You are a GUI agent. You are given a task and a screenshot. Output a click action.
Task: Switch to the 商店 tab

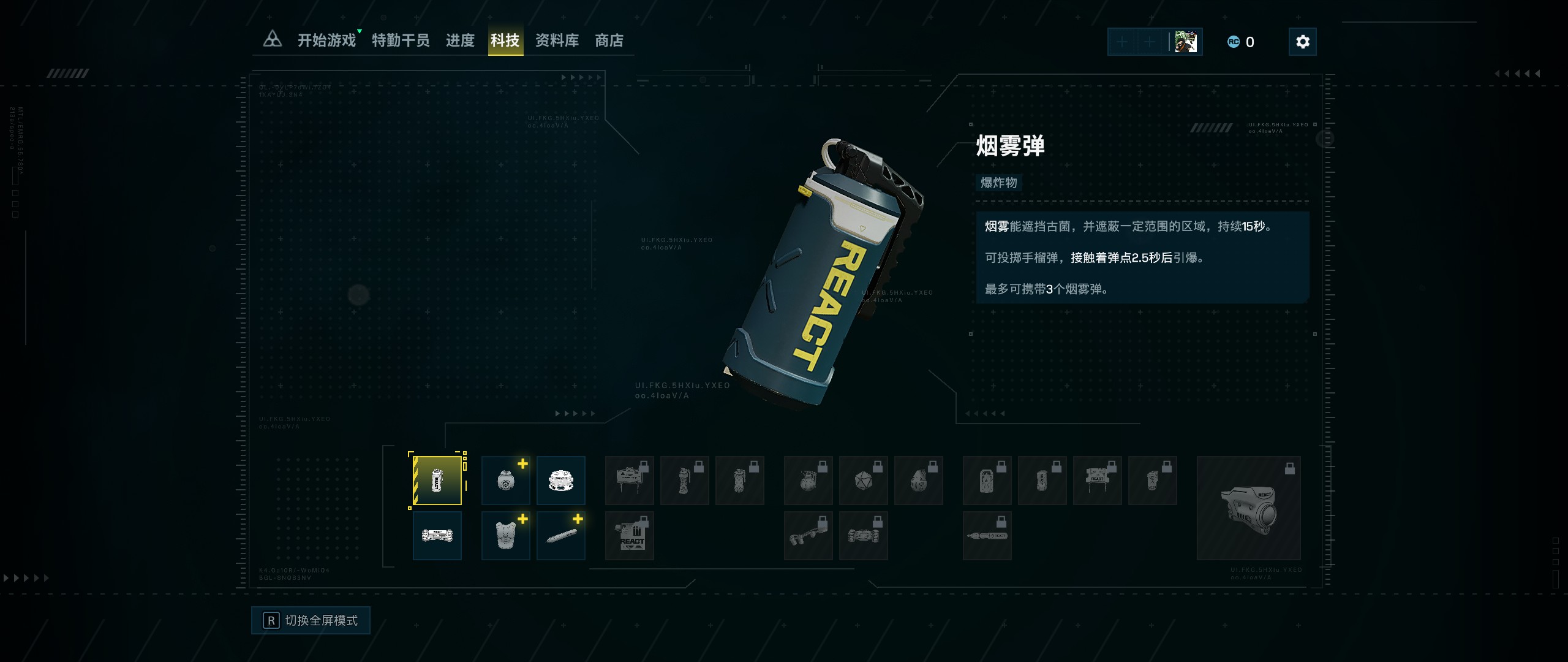click(609, 40)
